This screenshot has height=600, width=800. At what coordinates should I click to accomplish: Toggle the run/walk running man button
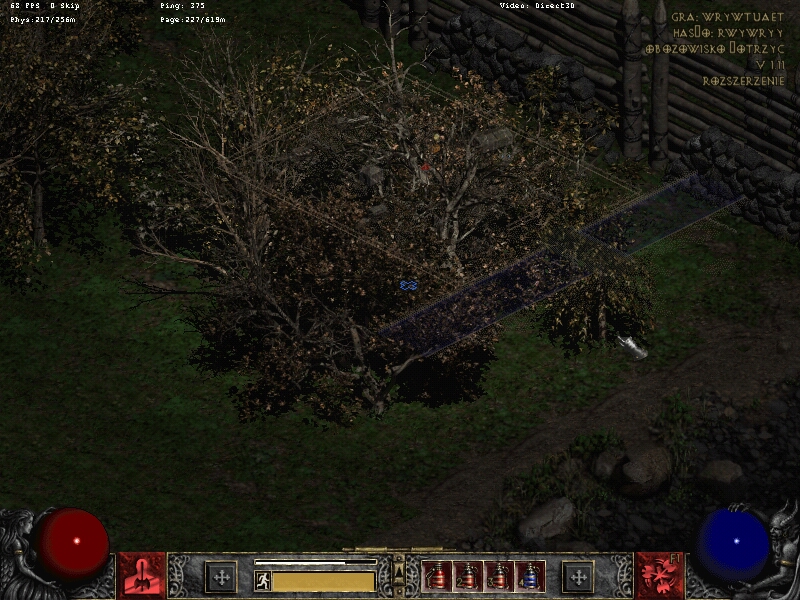pos(263,580)
